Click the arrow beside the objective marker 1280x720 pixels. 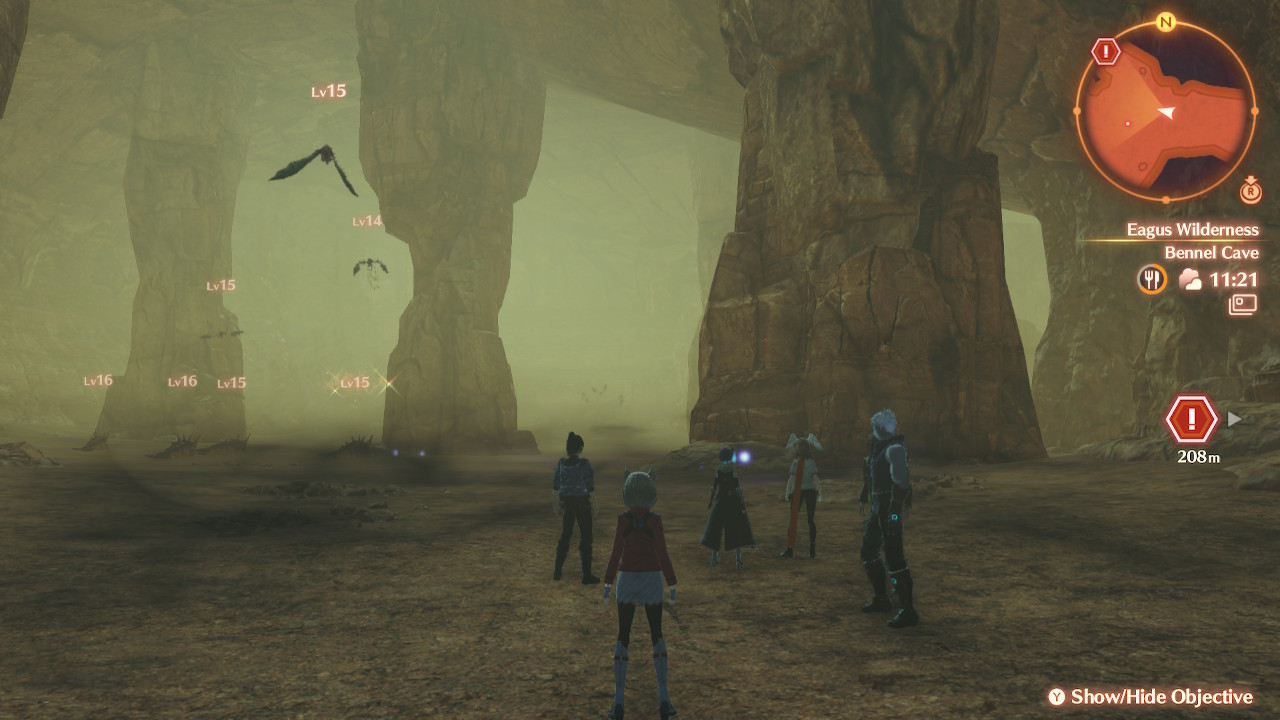click(x=1235, y=419)
